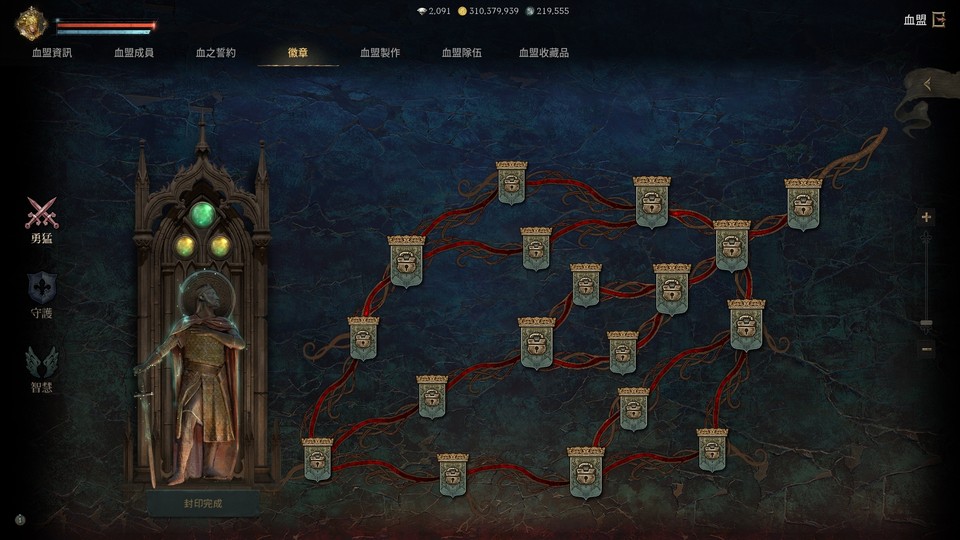Show the 血盟隊伍 tab
This screenshot has width=960, height=540.
click(462, 52)
